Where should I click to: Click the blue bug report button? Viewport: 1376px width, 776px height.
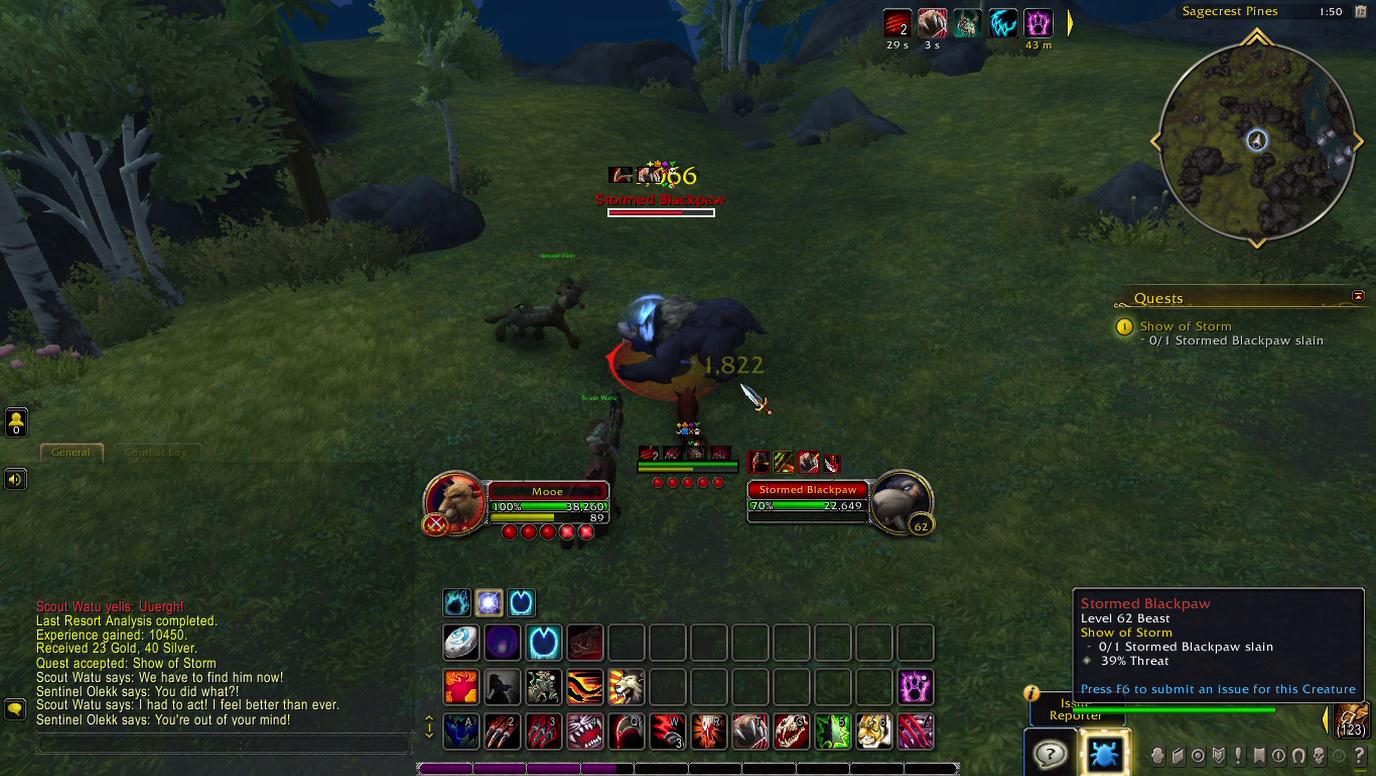[x=1103, y=752]
